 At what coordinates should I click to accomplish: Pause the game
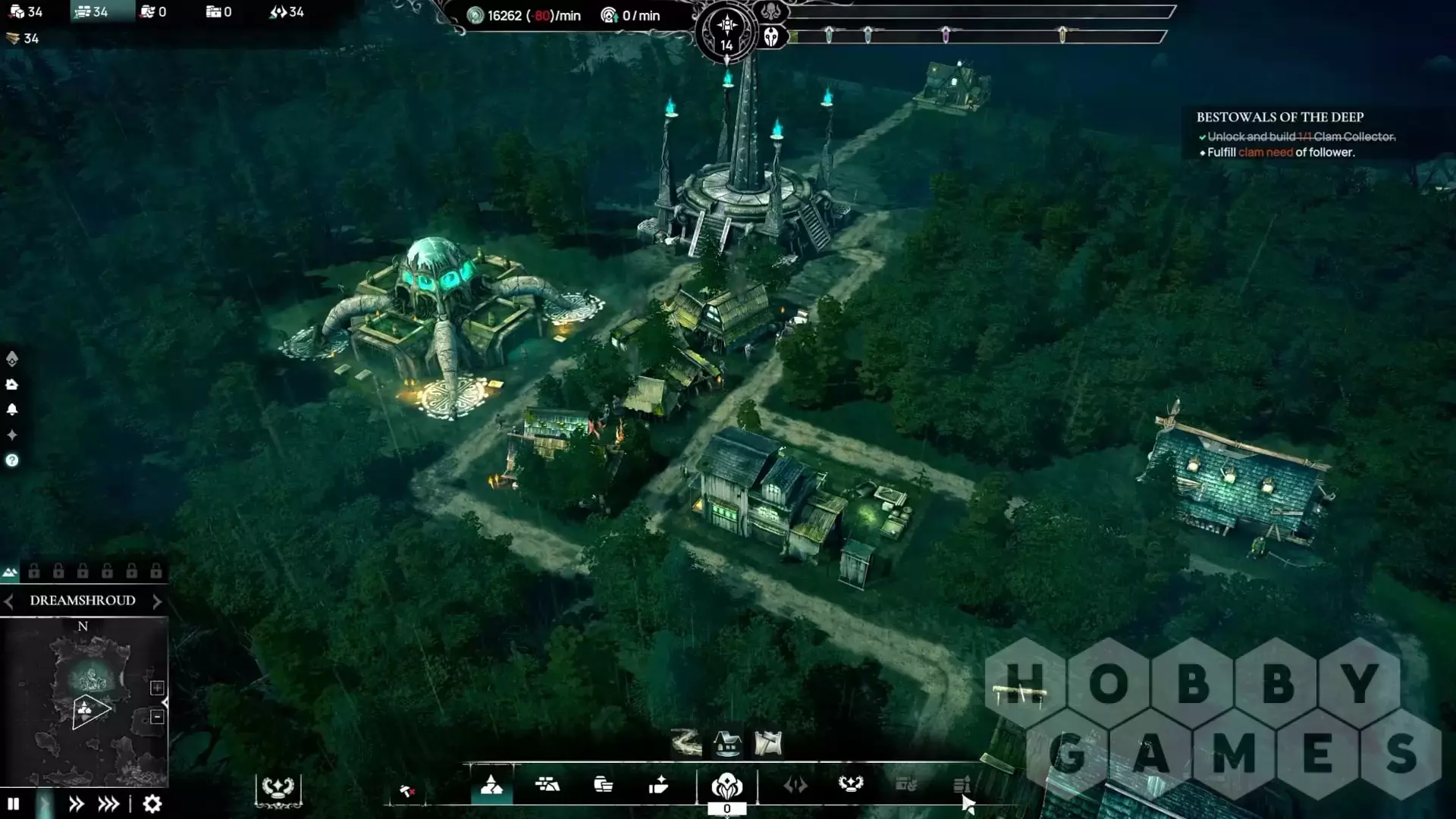pos(13,804)
